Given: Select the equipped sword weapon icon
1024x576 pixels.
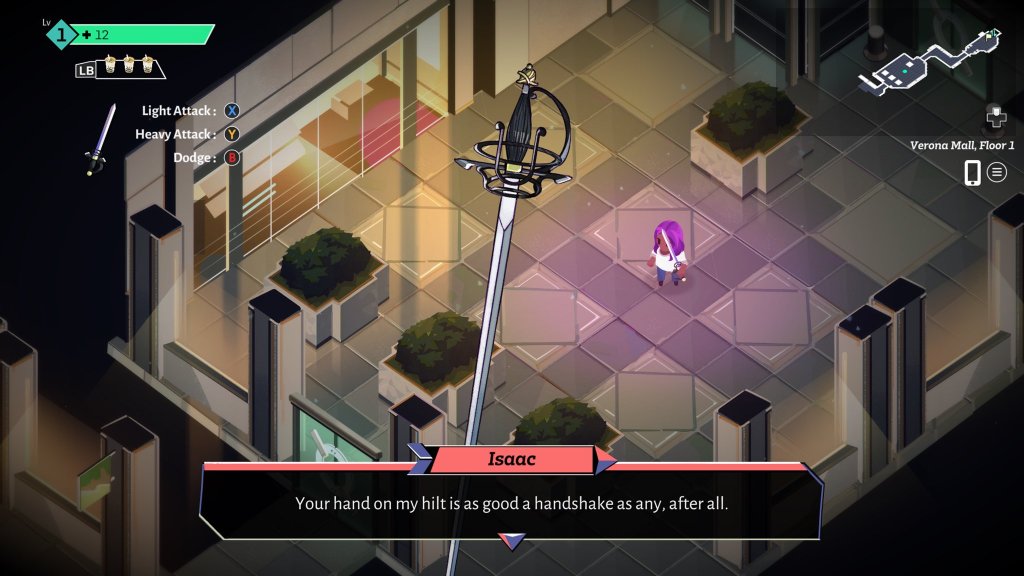Looking at the screenshot, I should point(100,139).
